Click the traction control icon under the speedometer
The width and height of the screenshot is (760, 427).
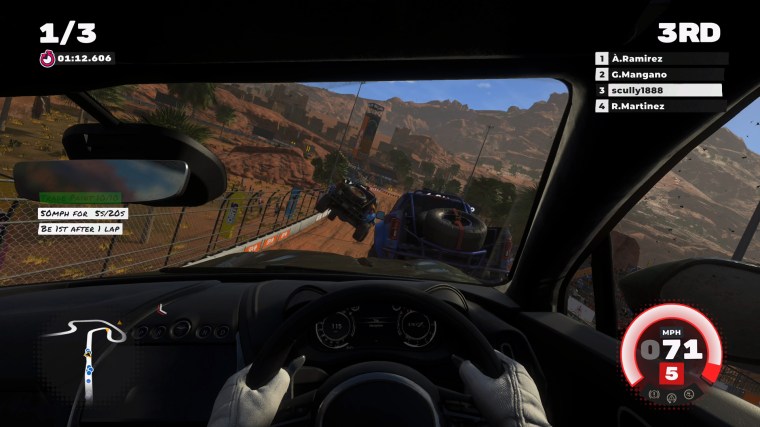coord(674,398)
